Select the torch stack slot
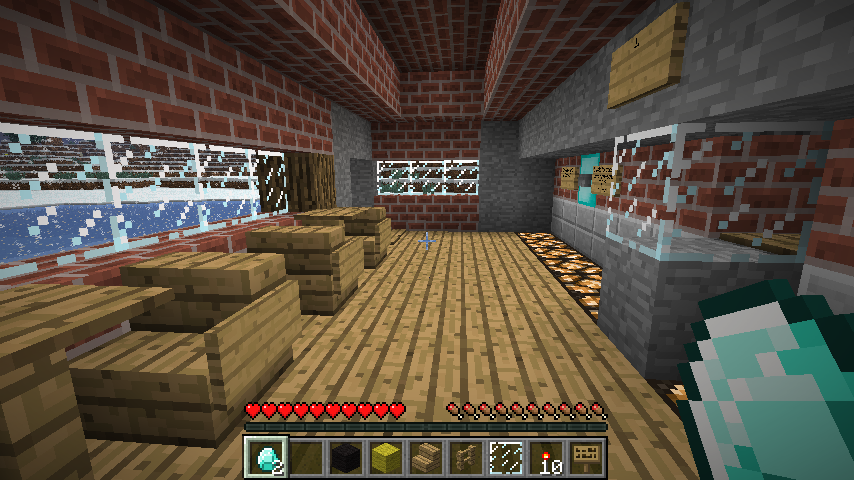854x480 pixels. click(546, 457)
